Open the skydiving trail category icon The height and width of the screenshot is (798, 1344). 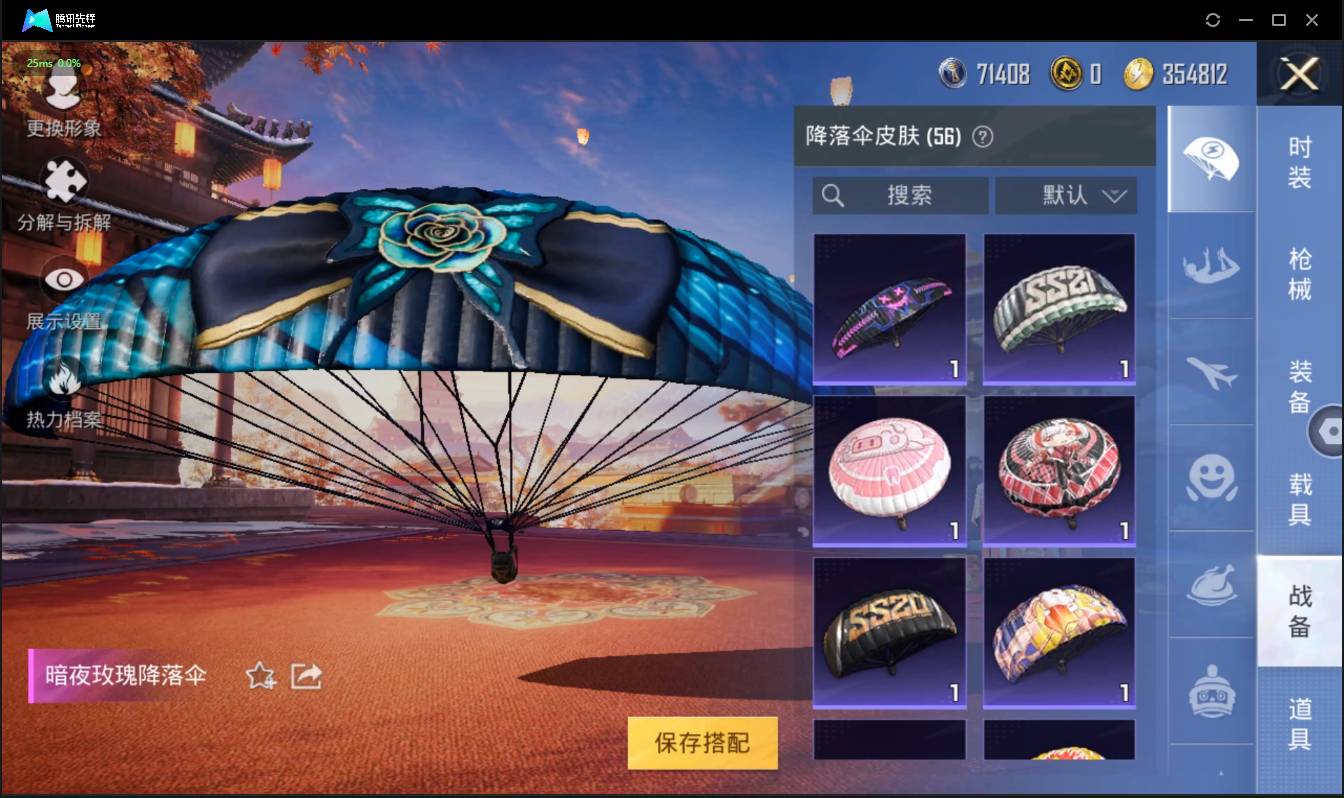[x=1210, y=265]
